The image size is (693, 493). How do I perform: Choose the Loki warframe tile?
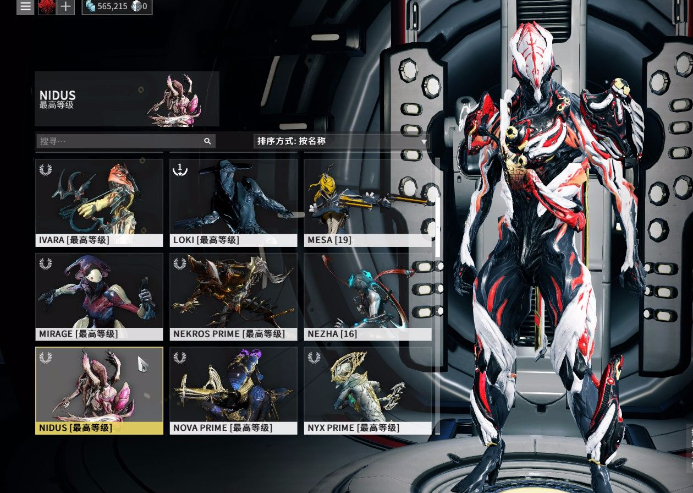(233, 200)
